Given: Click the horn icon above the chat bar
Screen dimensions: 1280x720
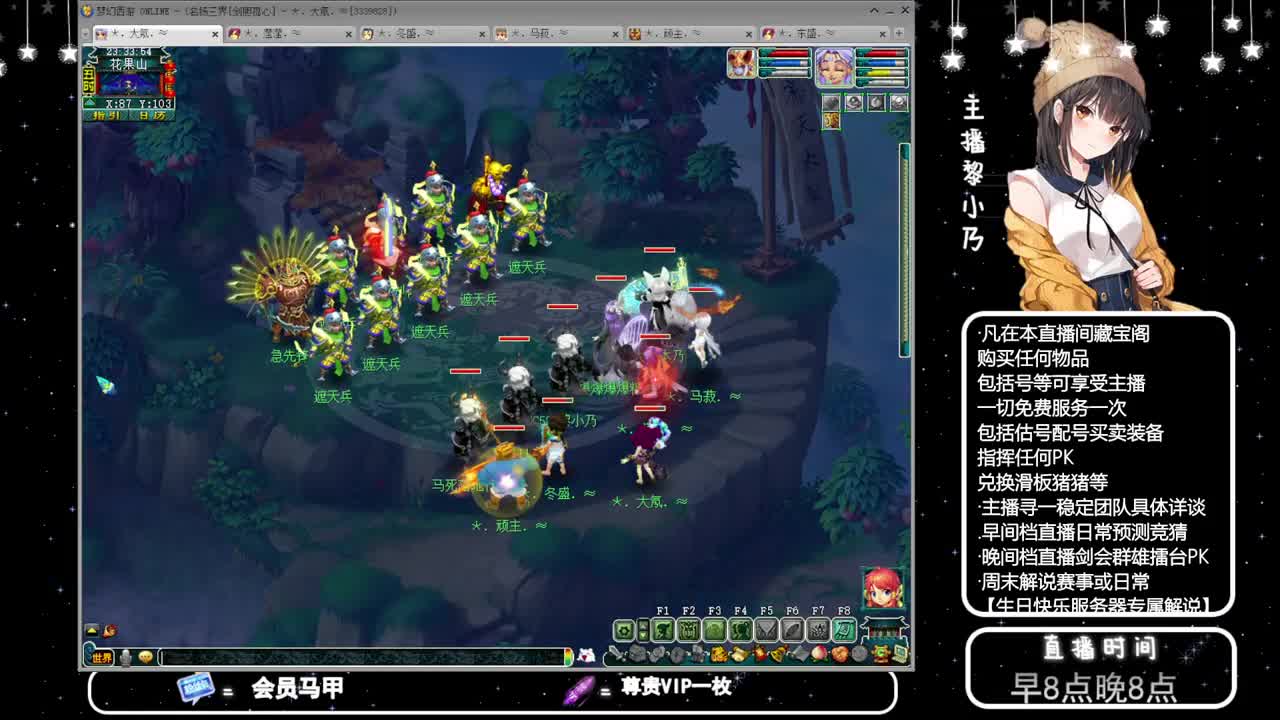Looking at the screenshot, I should [110, 630].
